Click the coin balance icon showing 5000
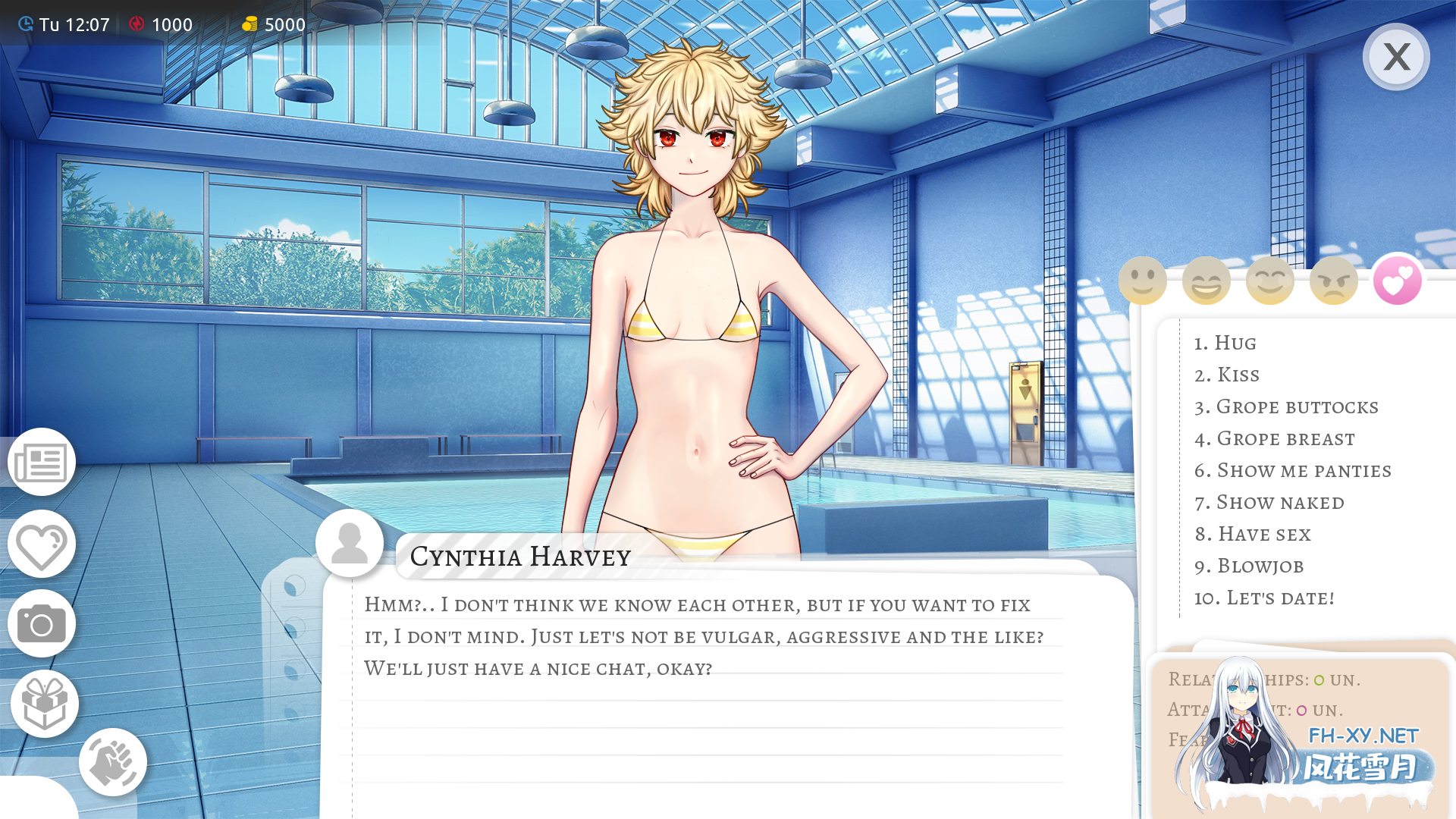 coord(251,24)
